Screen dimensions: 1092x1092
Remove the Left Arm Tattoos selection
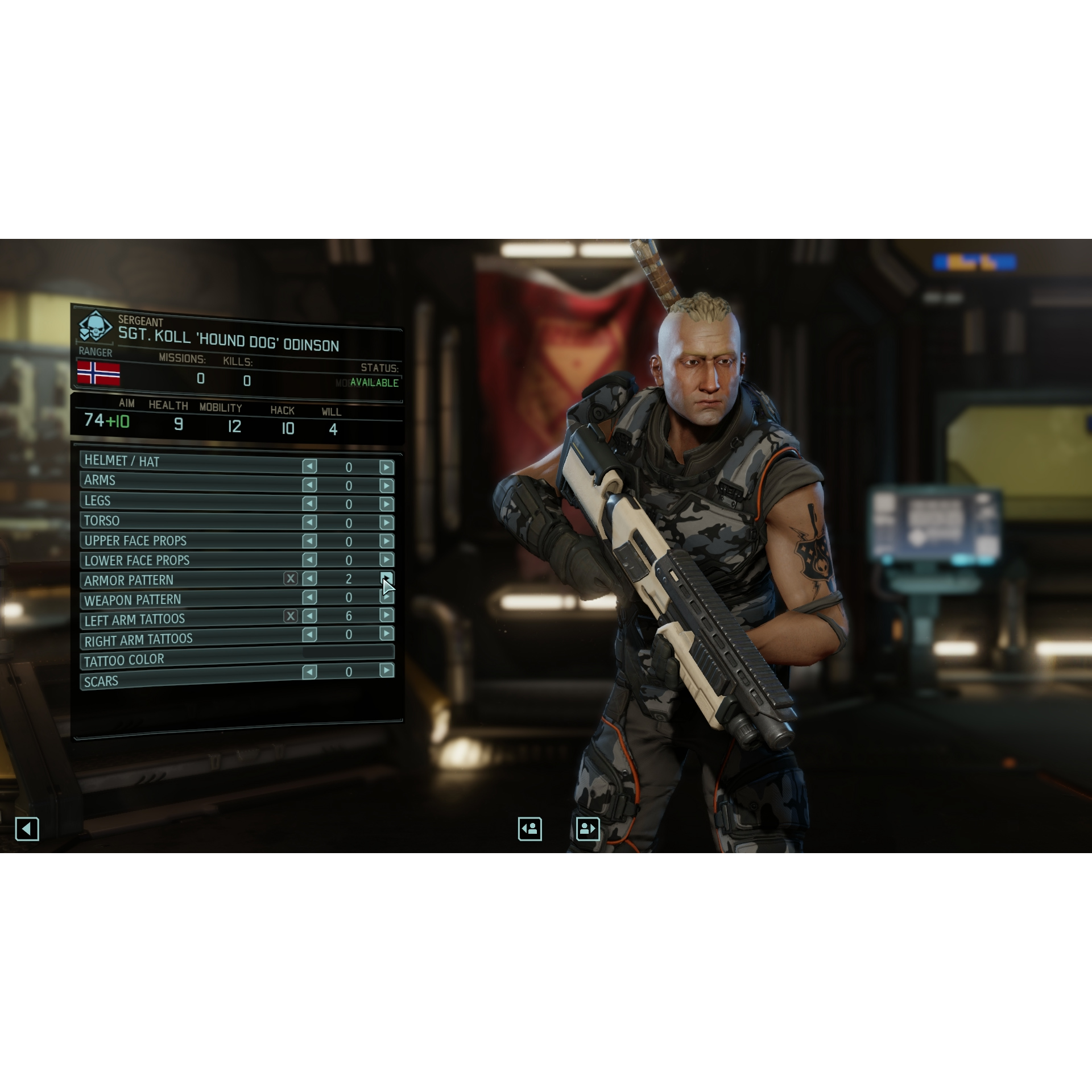pyautogui.click(x=291, y=616)
